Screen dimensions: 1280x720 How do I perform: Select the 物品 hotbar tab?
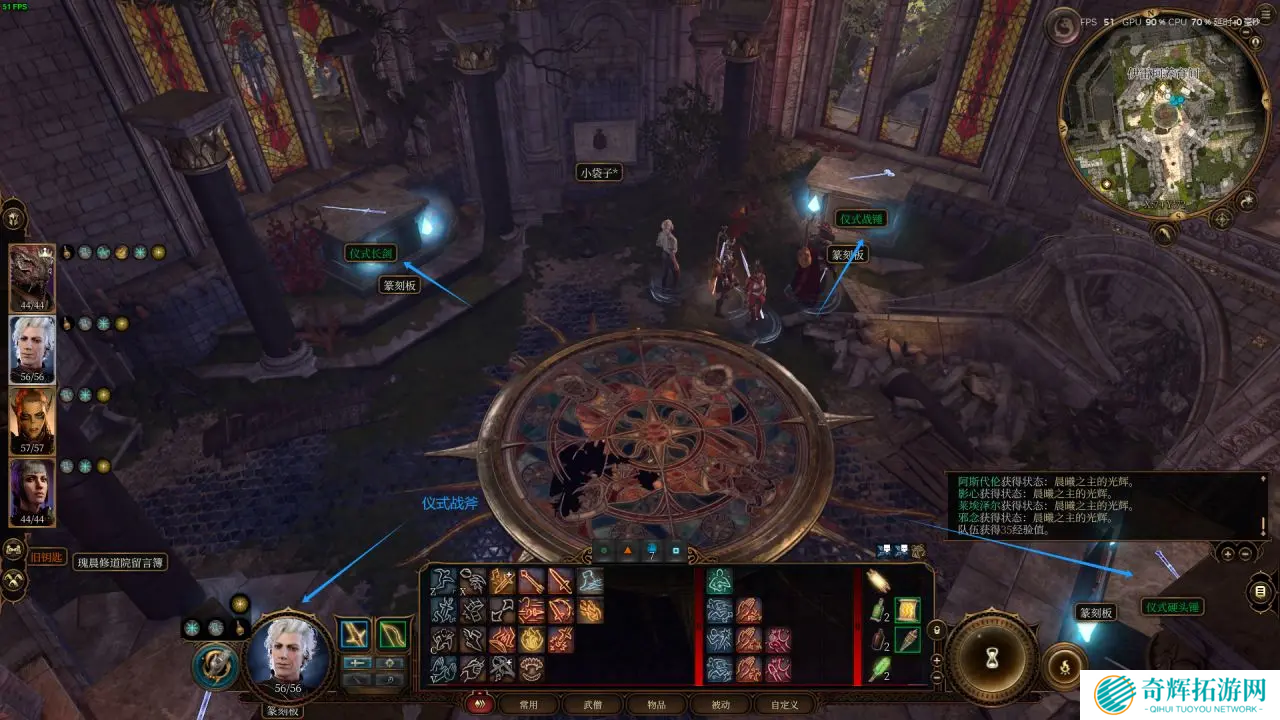pyautogui.click(x=655, y=704)
